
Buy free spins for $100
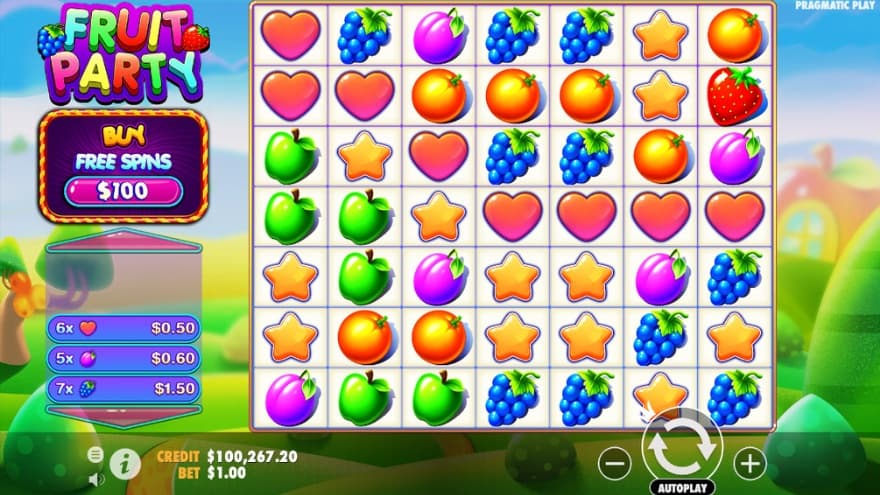[x=123, y=190]
